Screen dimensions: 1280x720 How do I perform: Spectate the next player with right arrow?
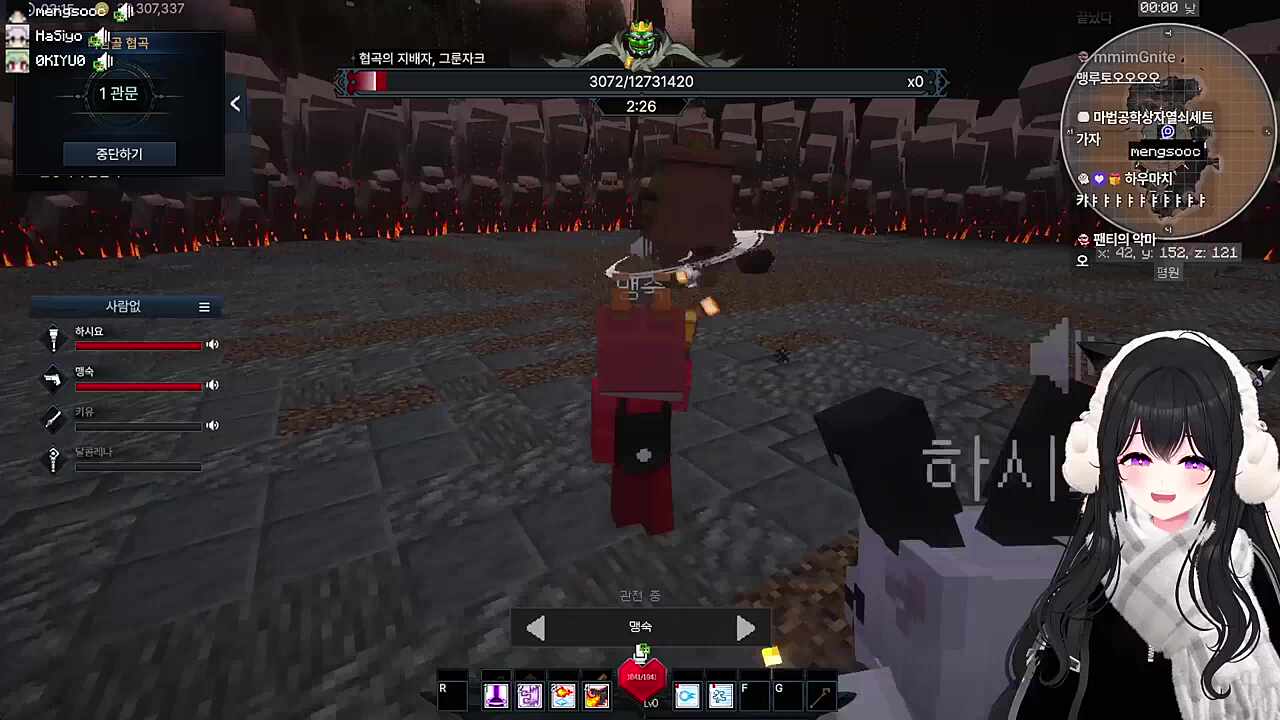tap(746, 628)
